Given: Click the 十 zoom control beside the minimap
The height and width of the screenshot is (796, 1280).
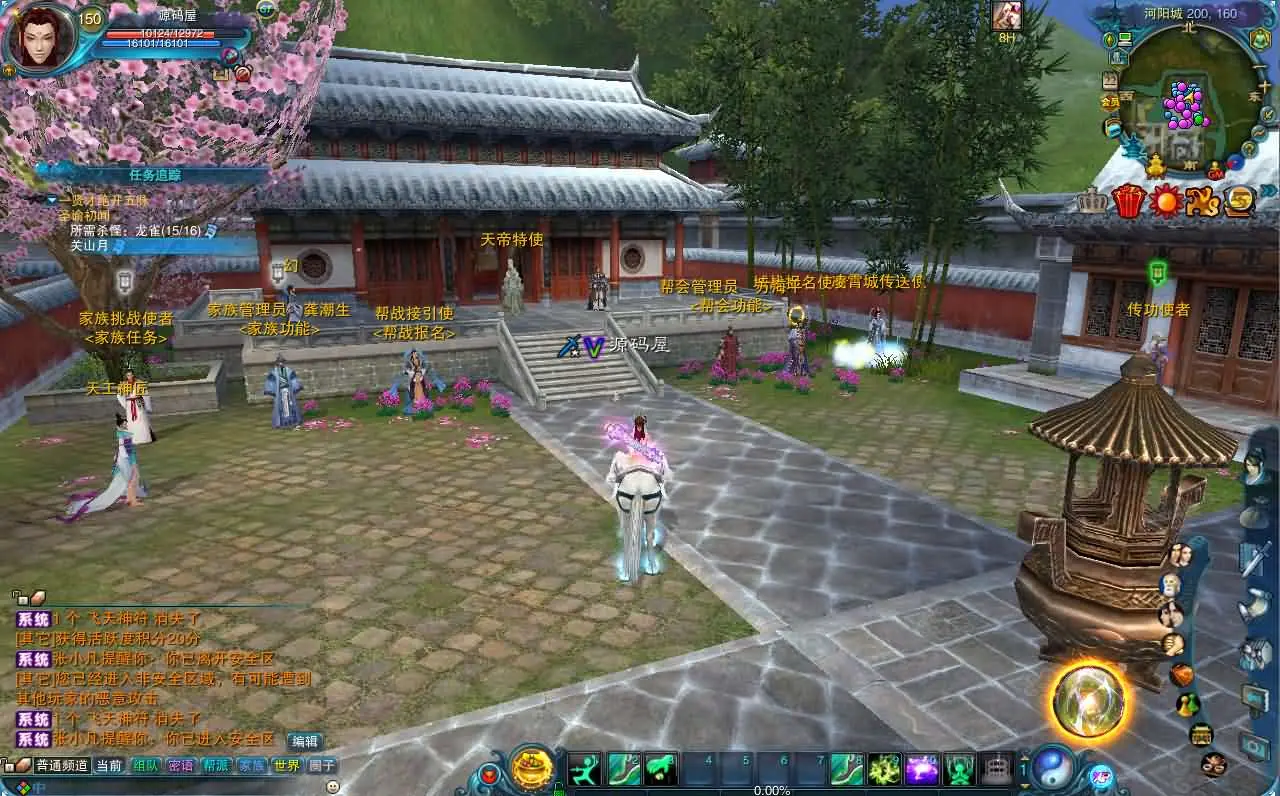Looking at the screenshot, I should 1263,85.
